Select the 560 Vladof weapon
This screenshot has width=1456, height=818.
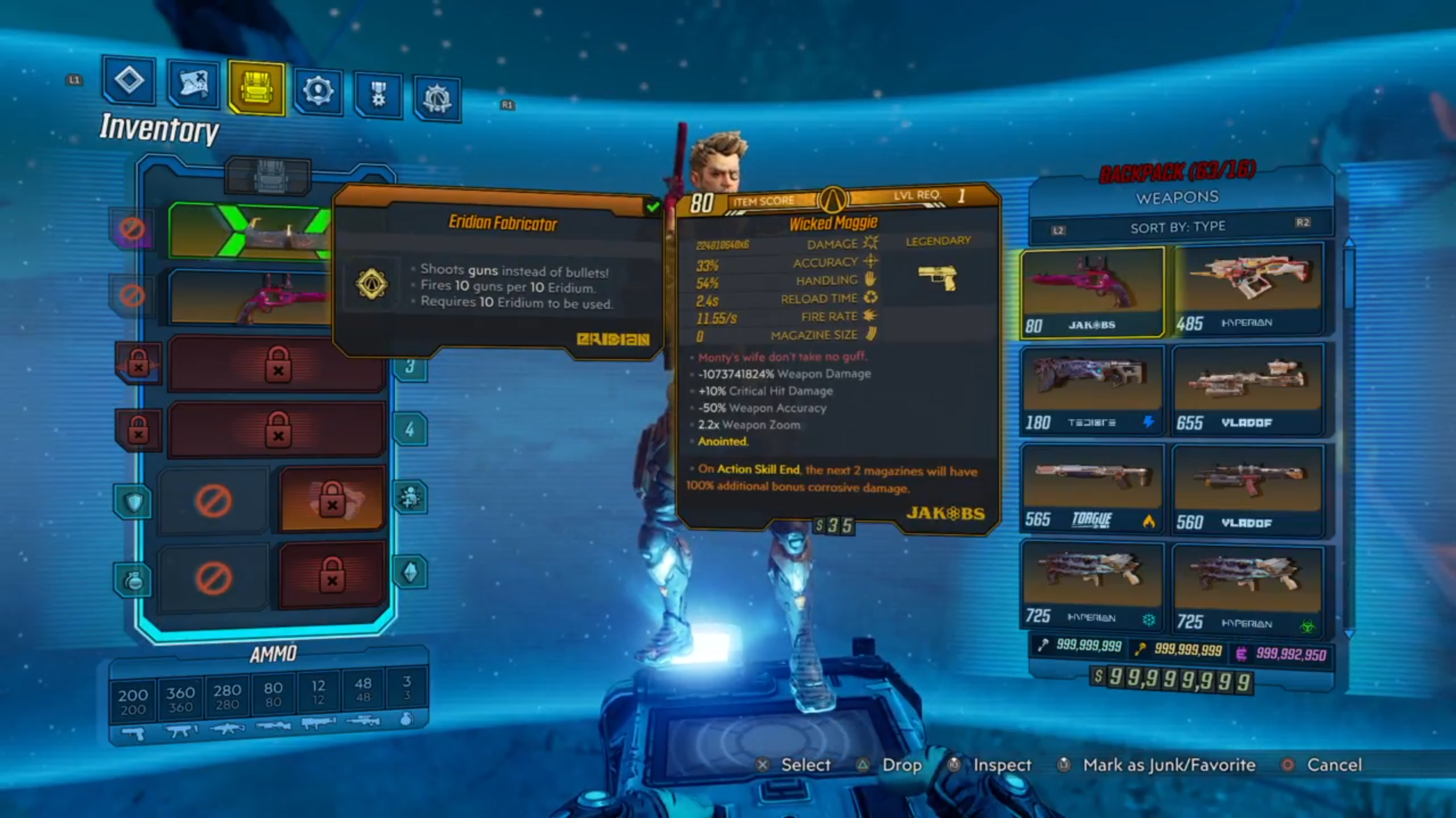pos(1247,490)
